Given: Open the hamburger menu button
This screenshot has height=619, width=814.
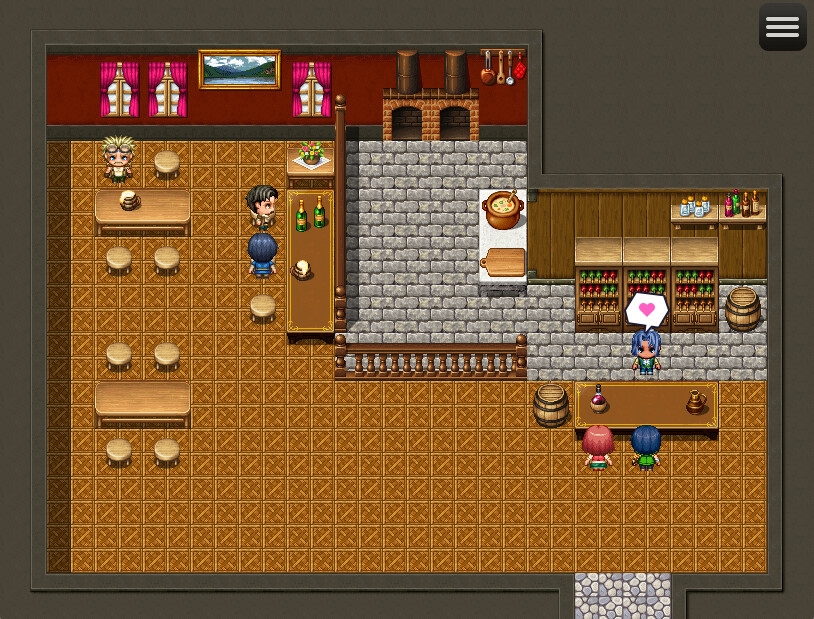Looking at the screenshot, I should pos(782,27).
